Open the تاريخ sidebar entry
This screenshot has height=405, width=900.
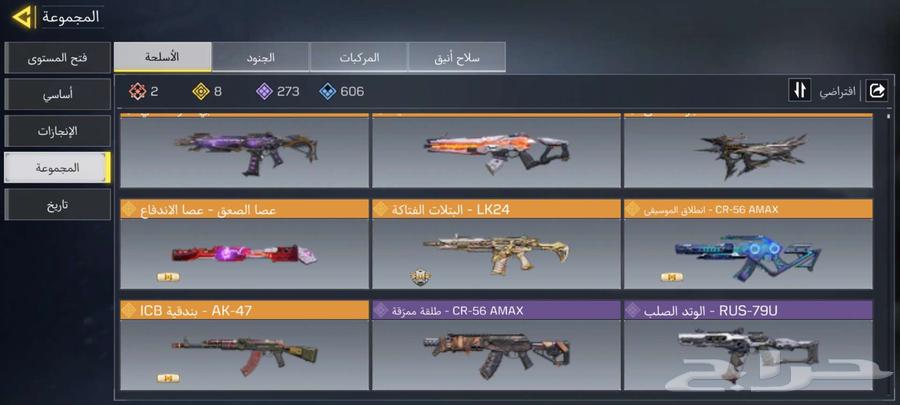(58, 205)
